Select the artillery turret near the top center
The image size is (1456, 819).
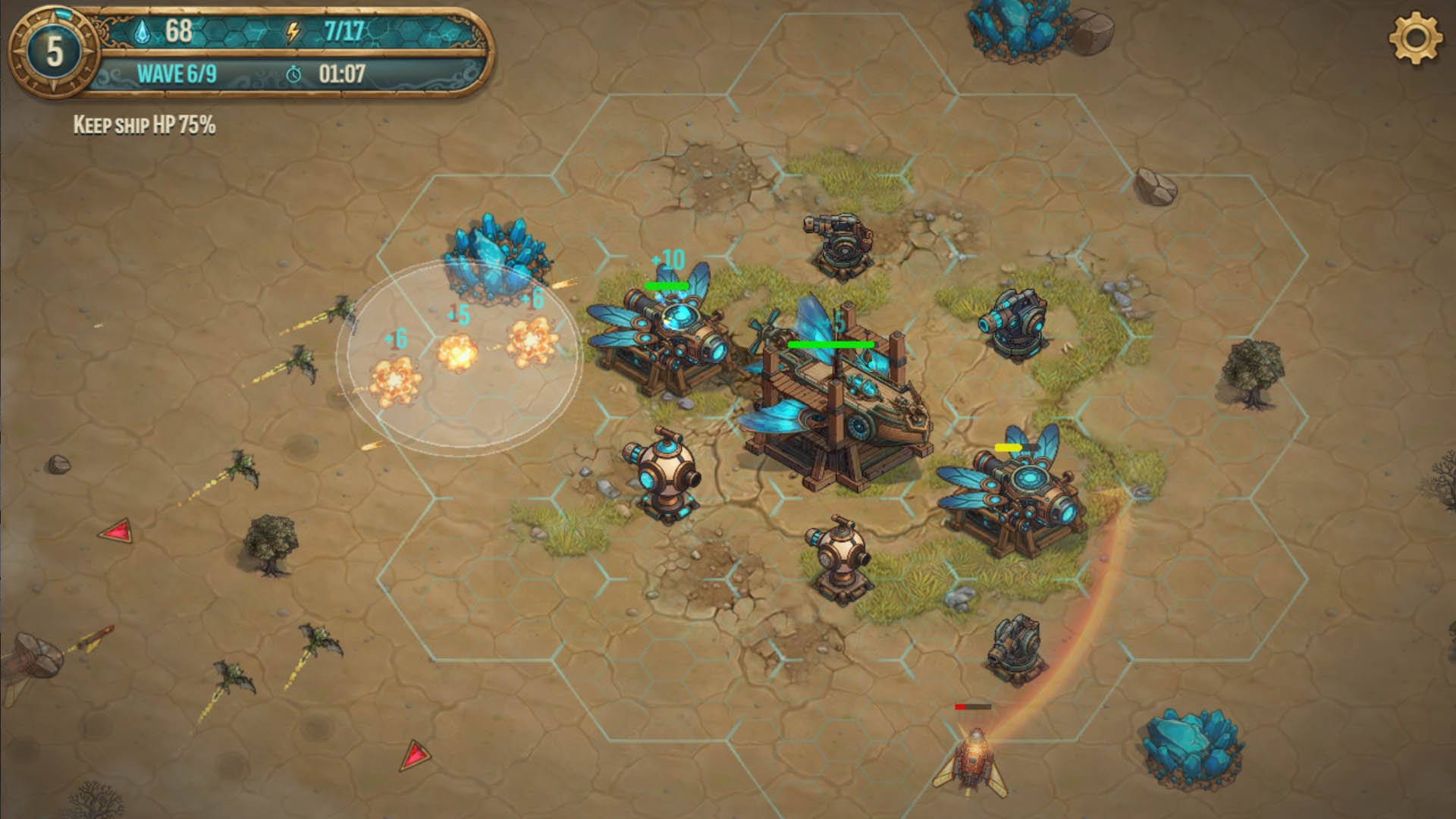pyautogui.click(x=842, y=243)
